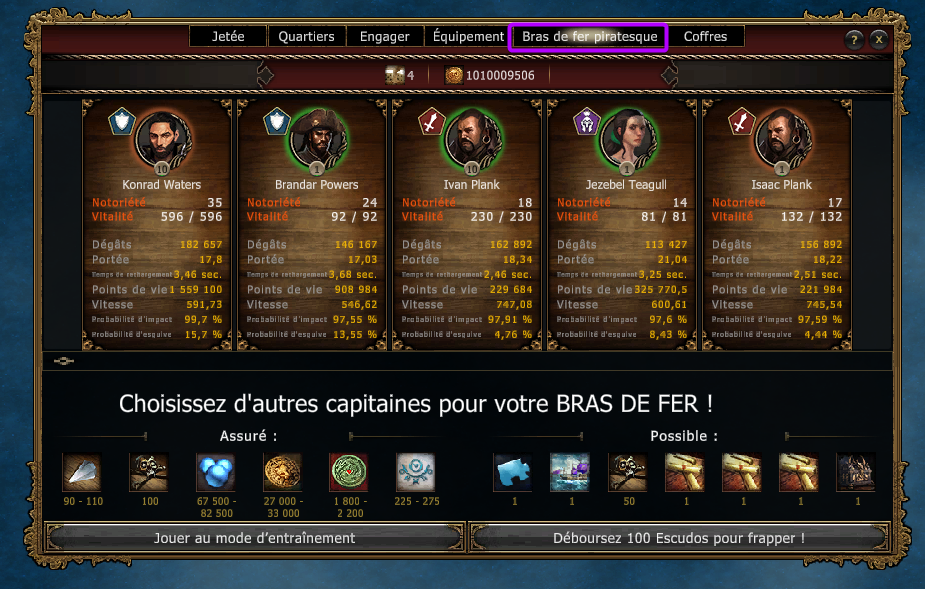The width and height of the screenshot is (925, 589).
Task: Open the Quartiers tab
Action: (306, 37)
